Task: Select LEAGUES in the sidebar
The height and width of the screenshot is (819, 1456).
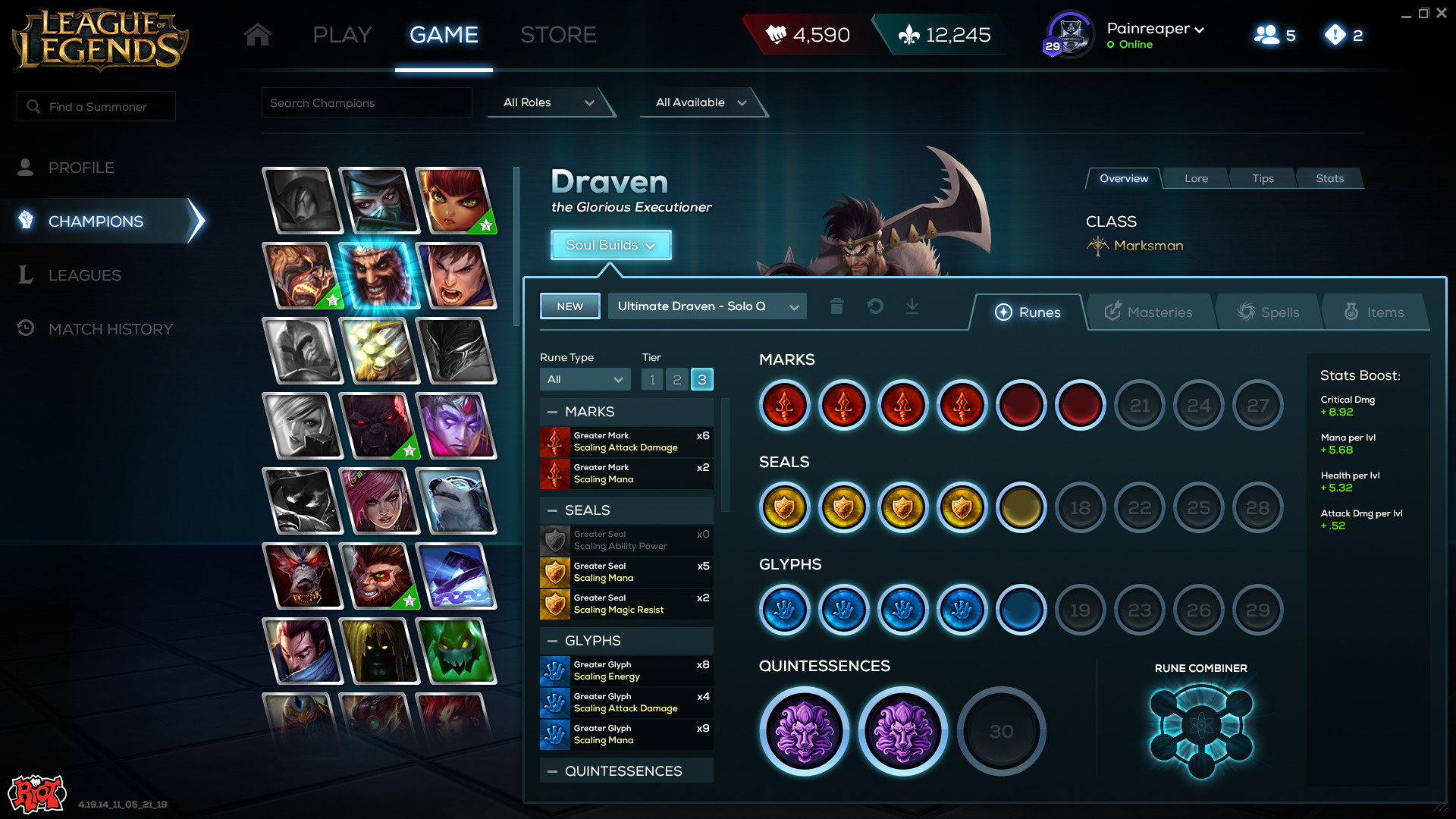Action: (84, 275)
